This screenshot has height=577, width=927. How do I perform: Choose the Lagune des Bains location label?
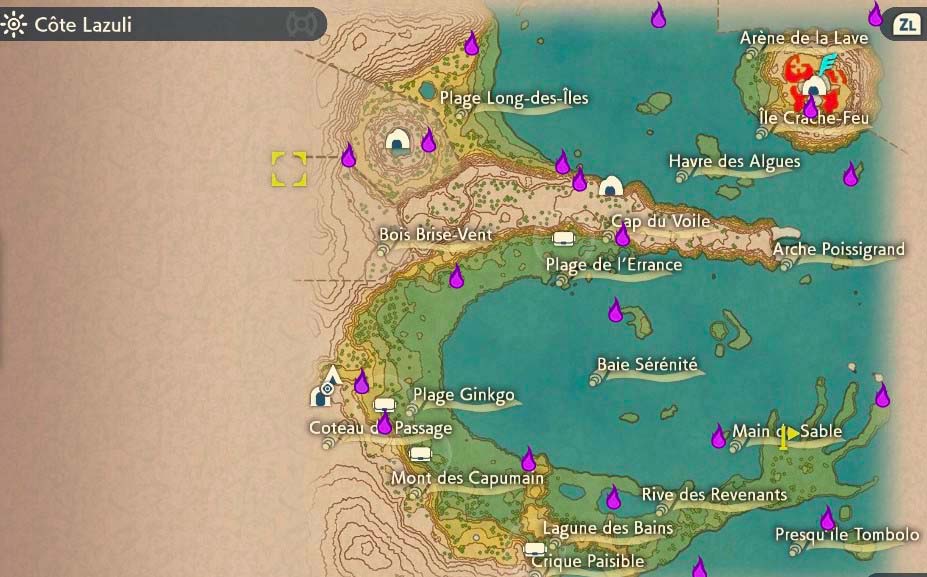(x=607, y=528)
